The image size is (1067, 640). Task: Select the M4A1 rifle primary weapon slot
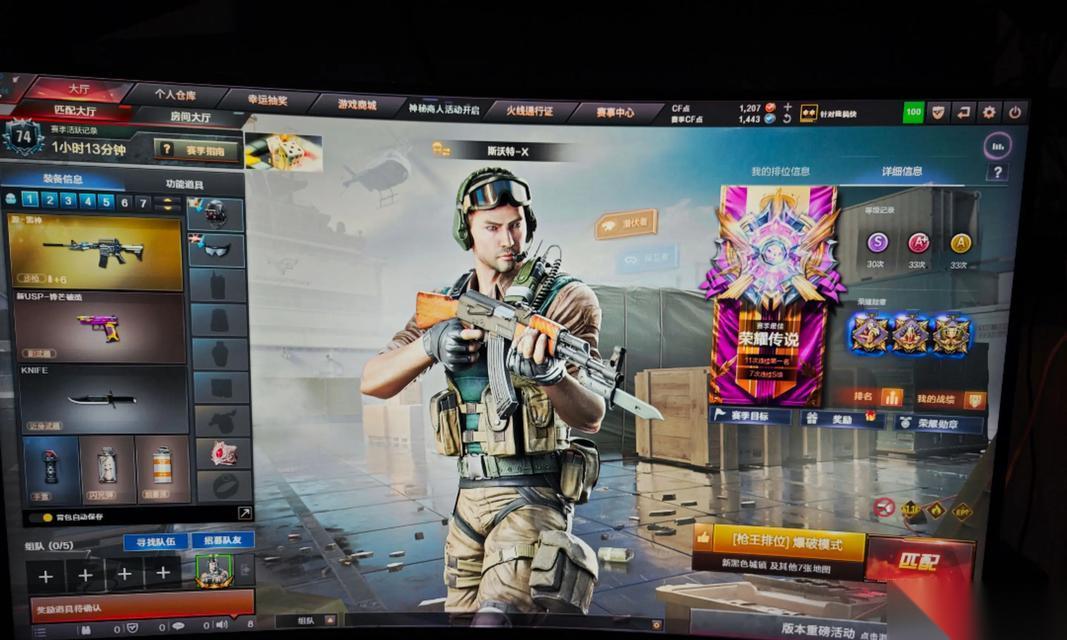[95, 251]
